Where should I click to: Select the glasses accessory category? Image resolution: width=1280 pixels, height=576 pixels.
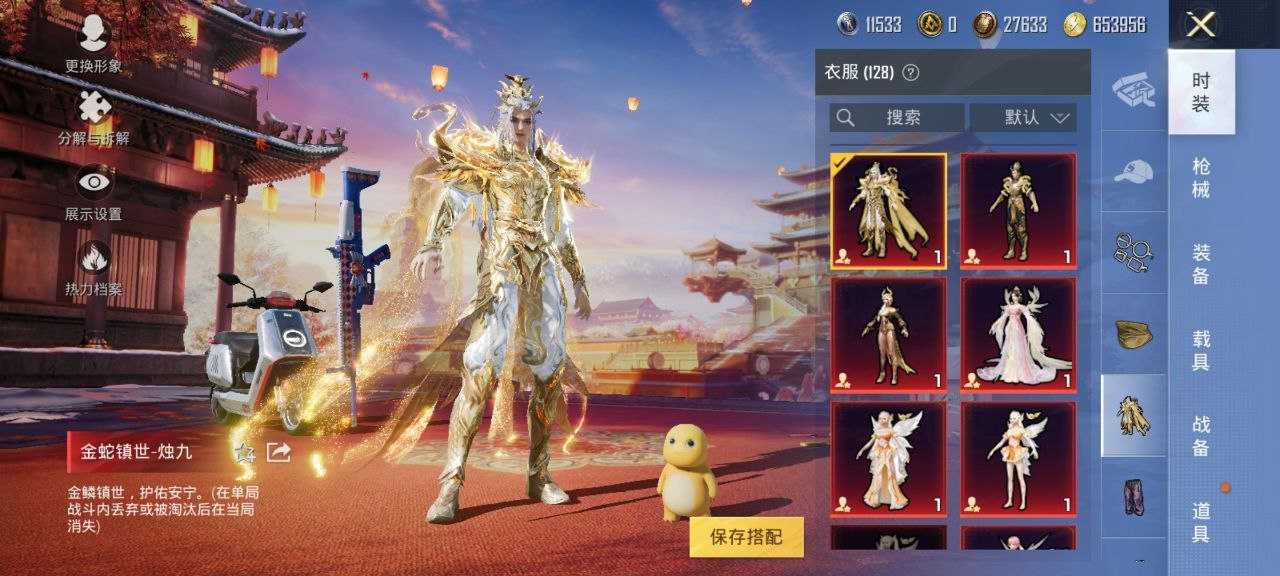[x=1134, y=251]
